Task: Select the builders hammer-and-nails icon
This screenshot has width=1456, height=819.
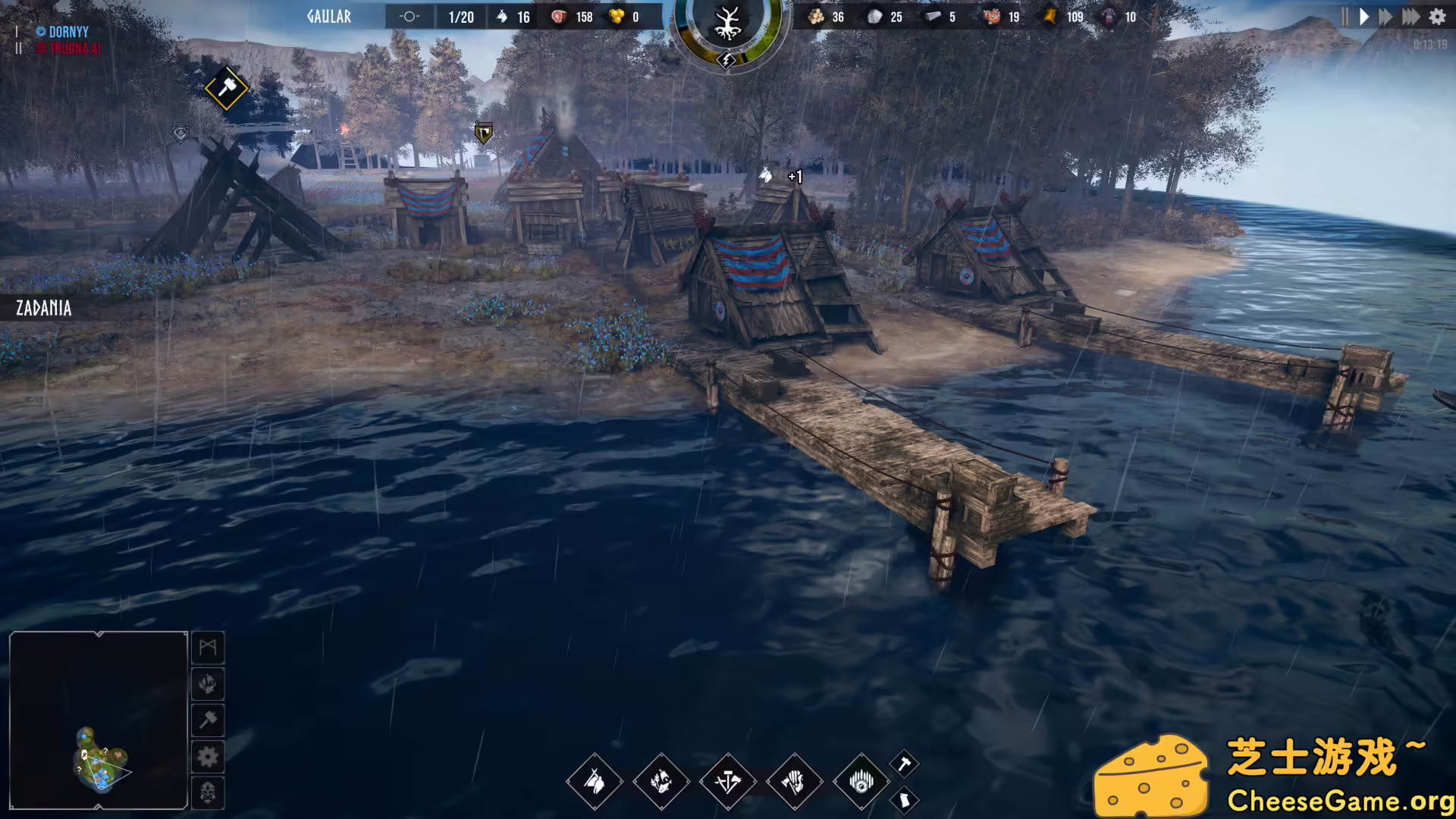Action: pyautogui.click(x=727, y=783)
